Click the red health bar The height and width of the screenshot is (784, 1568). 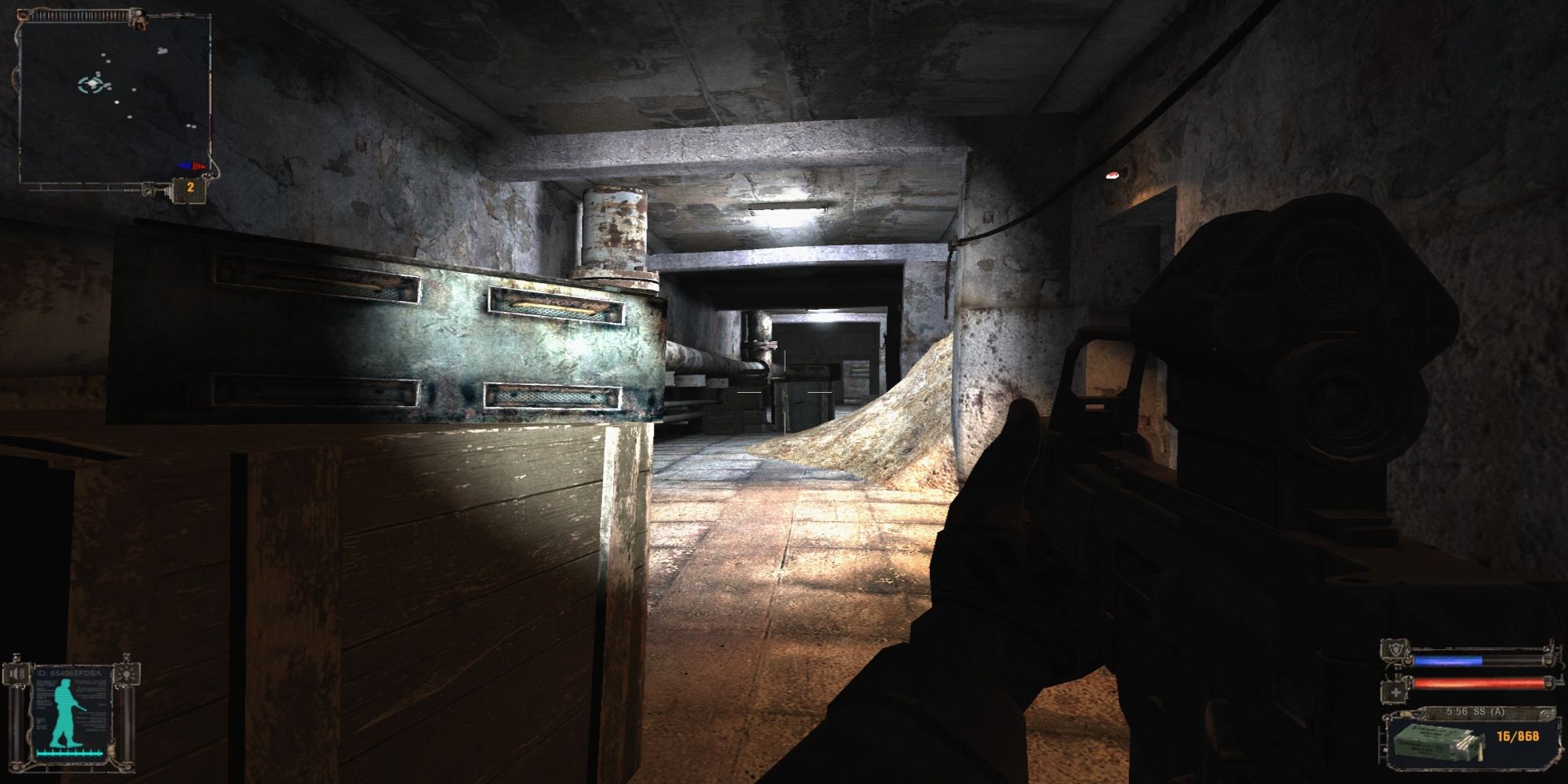point(1477,682)
